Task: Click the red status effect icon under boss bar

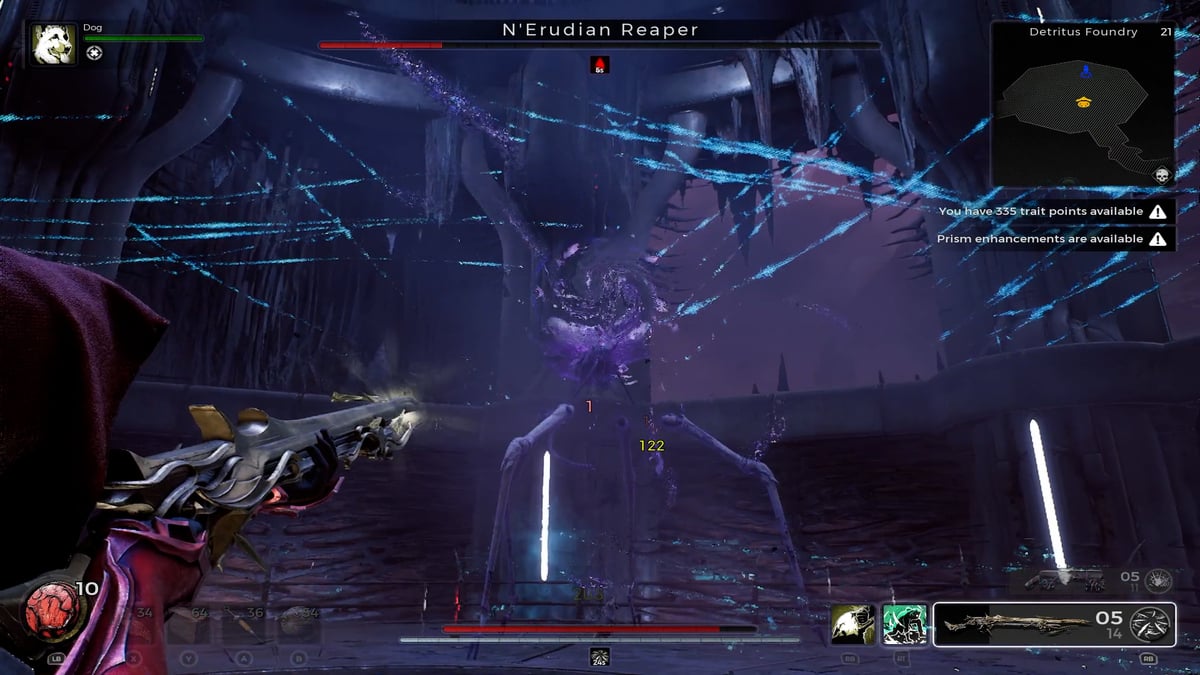Action: point(600,65)
